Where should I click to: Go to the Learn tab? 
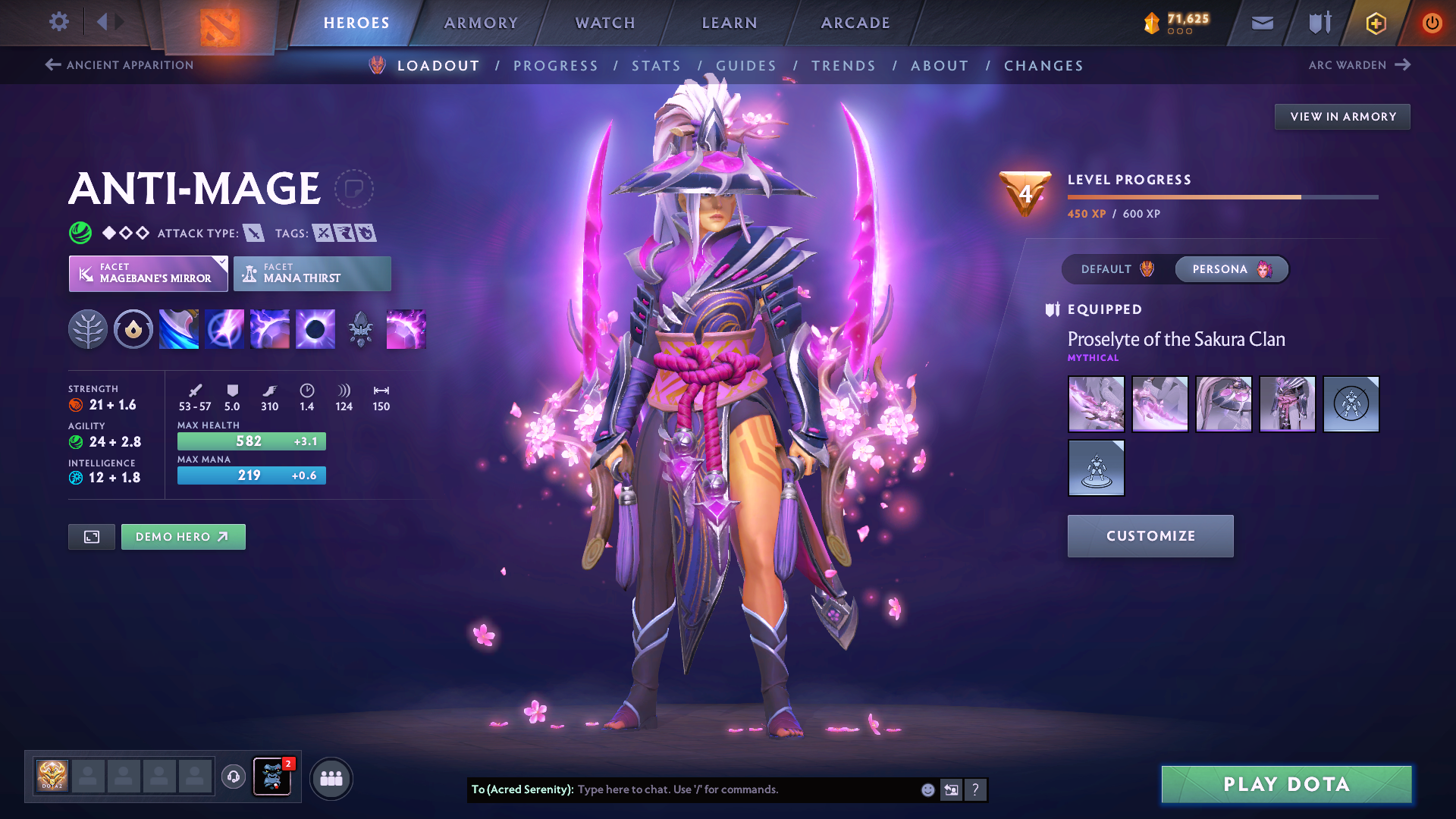coord(730,23)
